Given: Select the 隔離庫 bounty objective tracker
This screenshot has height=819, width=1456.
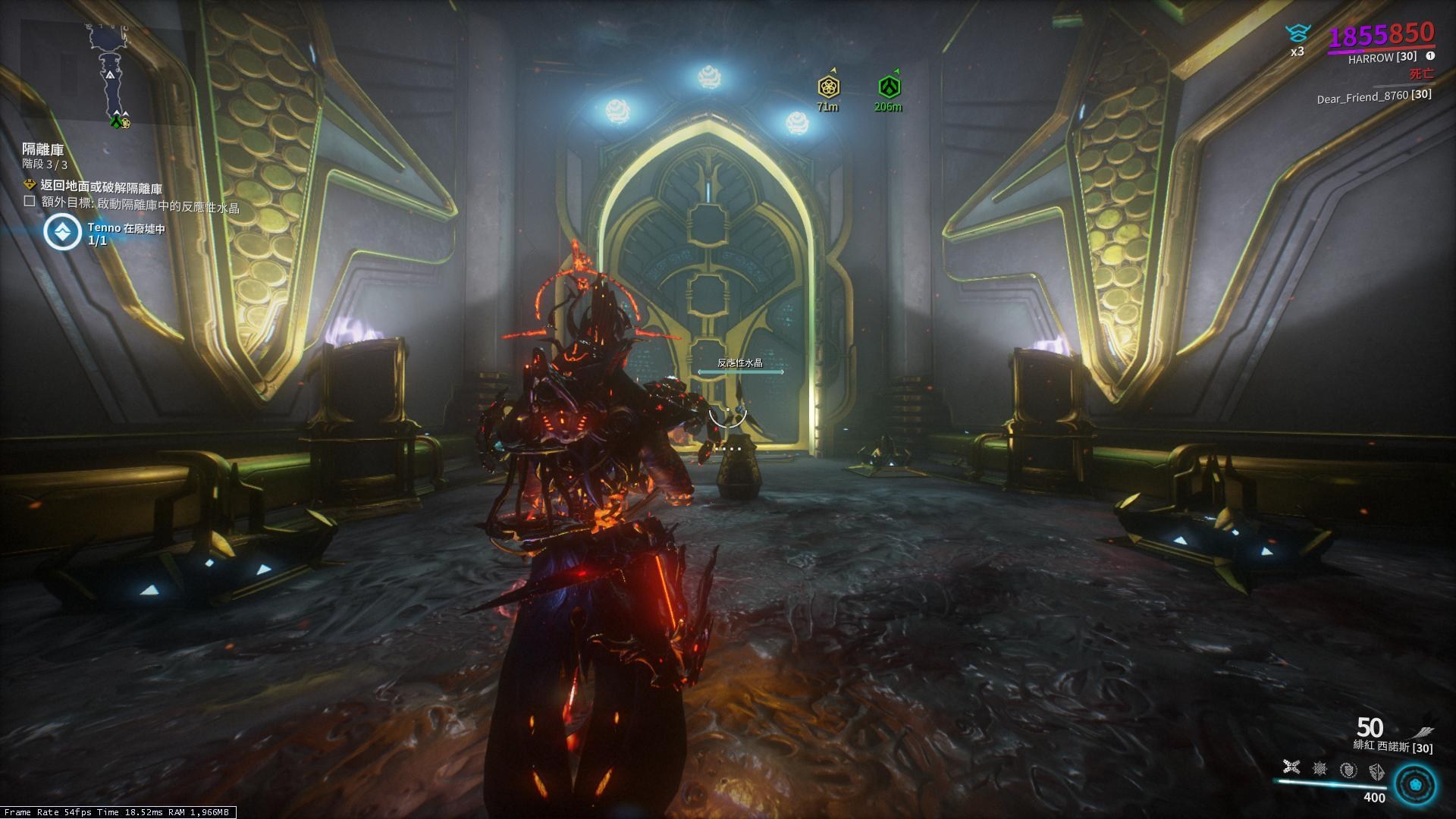Looking at the screenshot, I should pos(43,149).
